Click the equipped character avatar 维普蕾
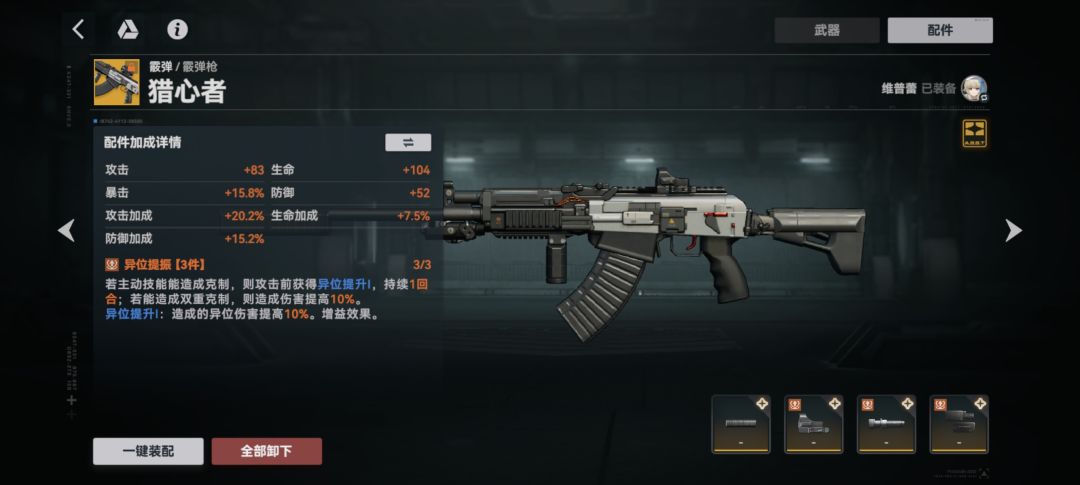This screenshot has height=485, width=1080. (x=974, y=89)
